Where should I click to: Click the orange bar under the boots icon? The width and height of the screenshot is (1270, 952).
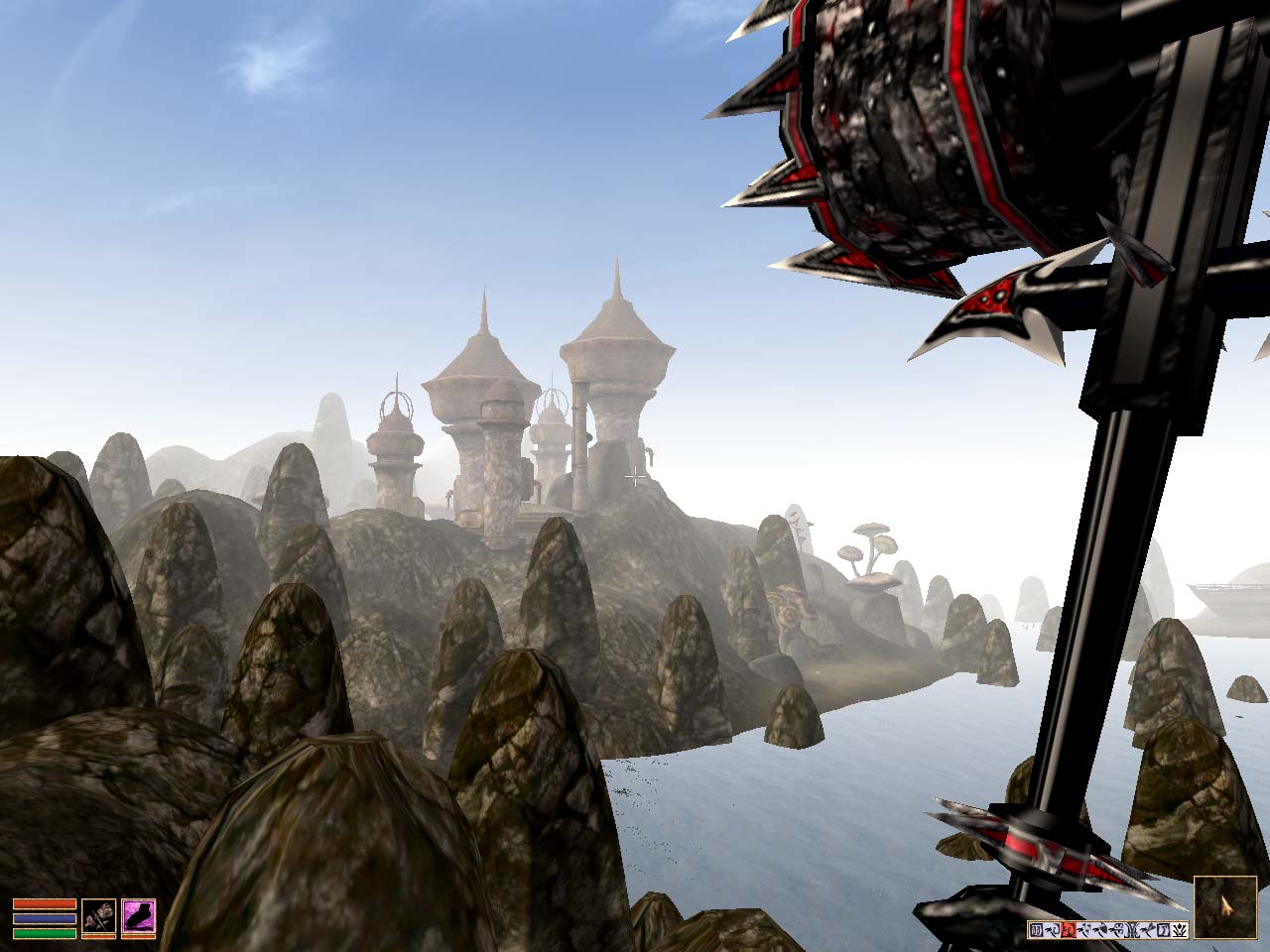click(x=141, y=936)
